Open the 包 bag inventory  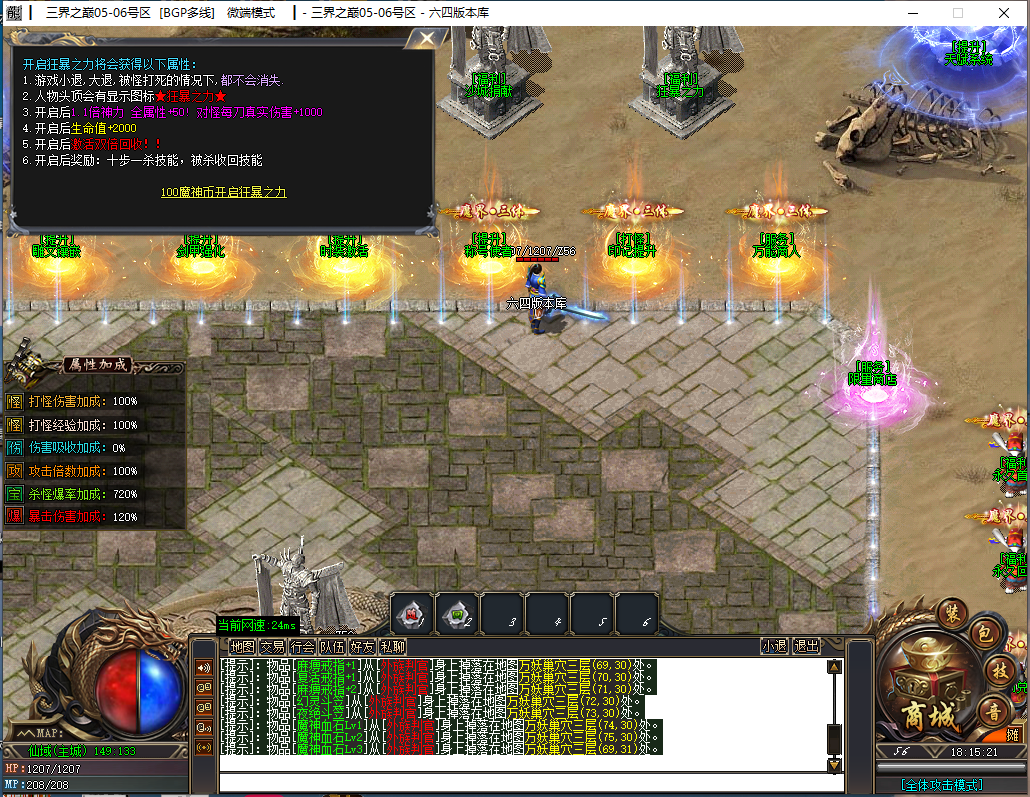tap(984, 633)
